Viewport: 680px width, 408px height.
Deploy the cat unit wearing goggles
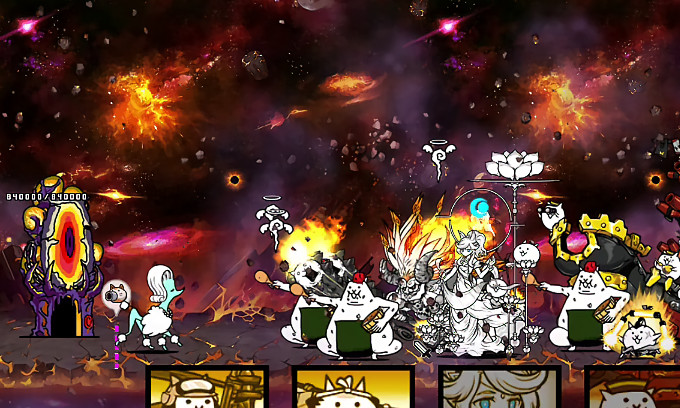[x=207, y=388]
